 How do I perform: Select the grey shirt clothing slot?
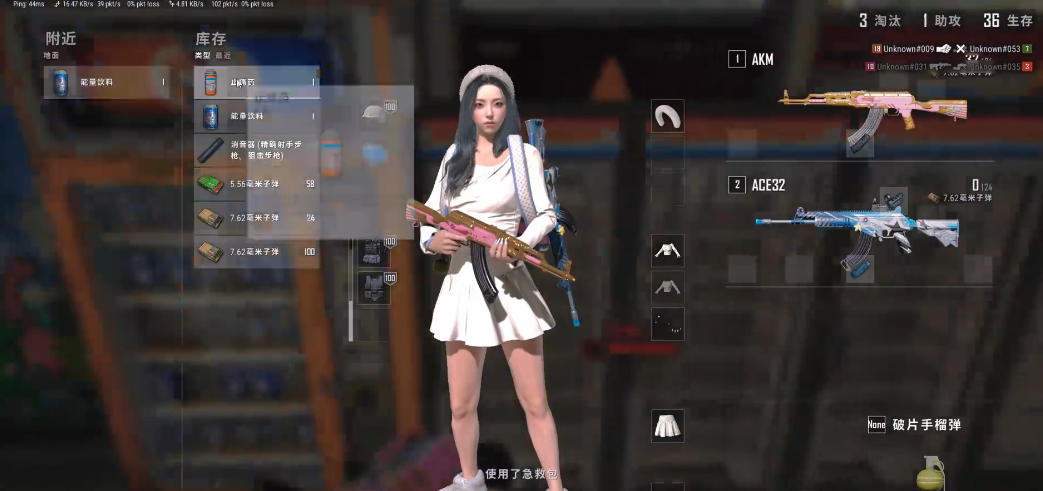[x=667, y=288]
